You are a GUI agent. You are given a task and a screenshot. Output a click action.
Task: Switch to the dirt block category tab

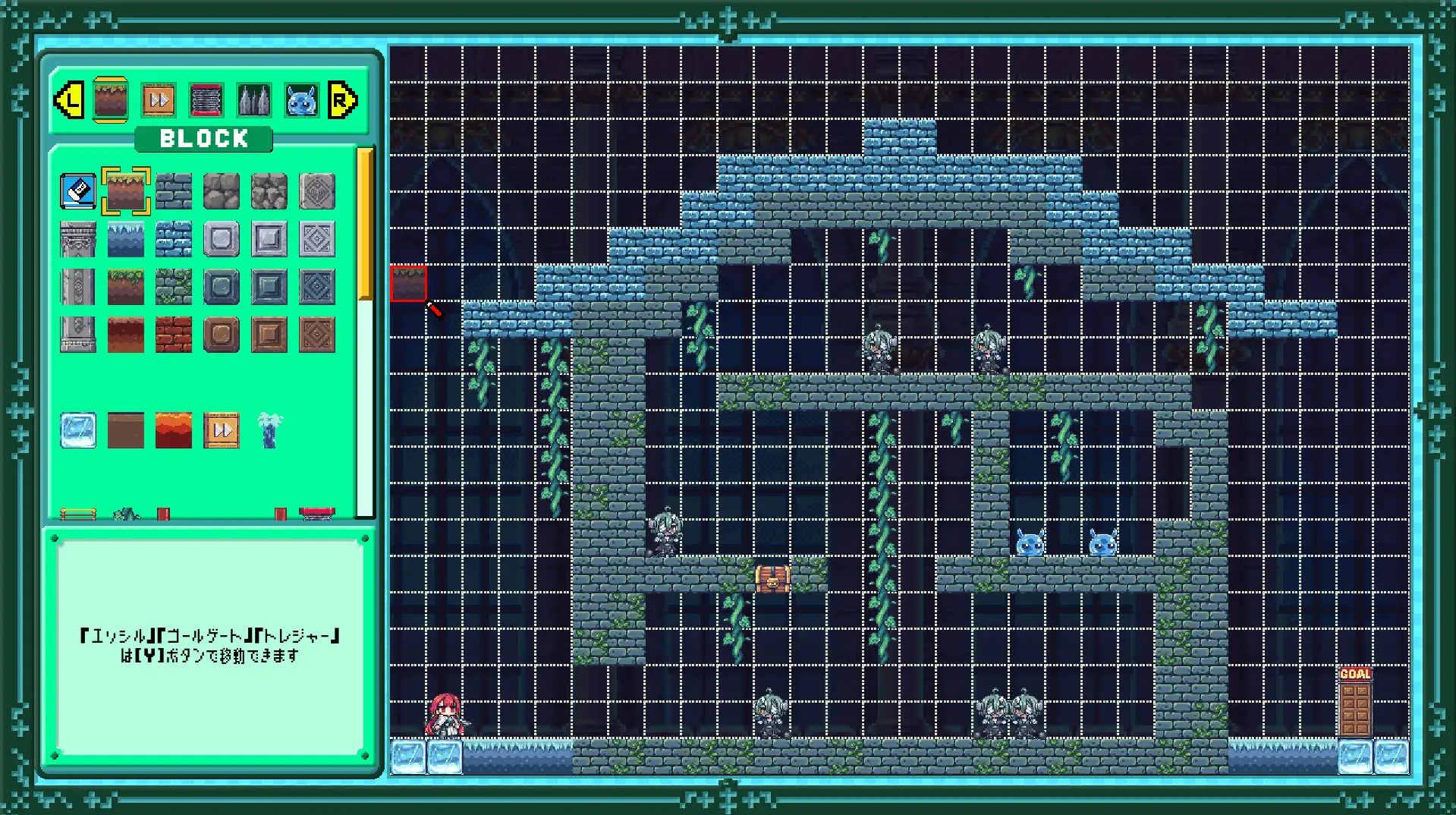[110, 99]
